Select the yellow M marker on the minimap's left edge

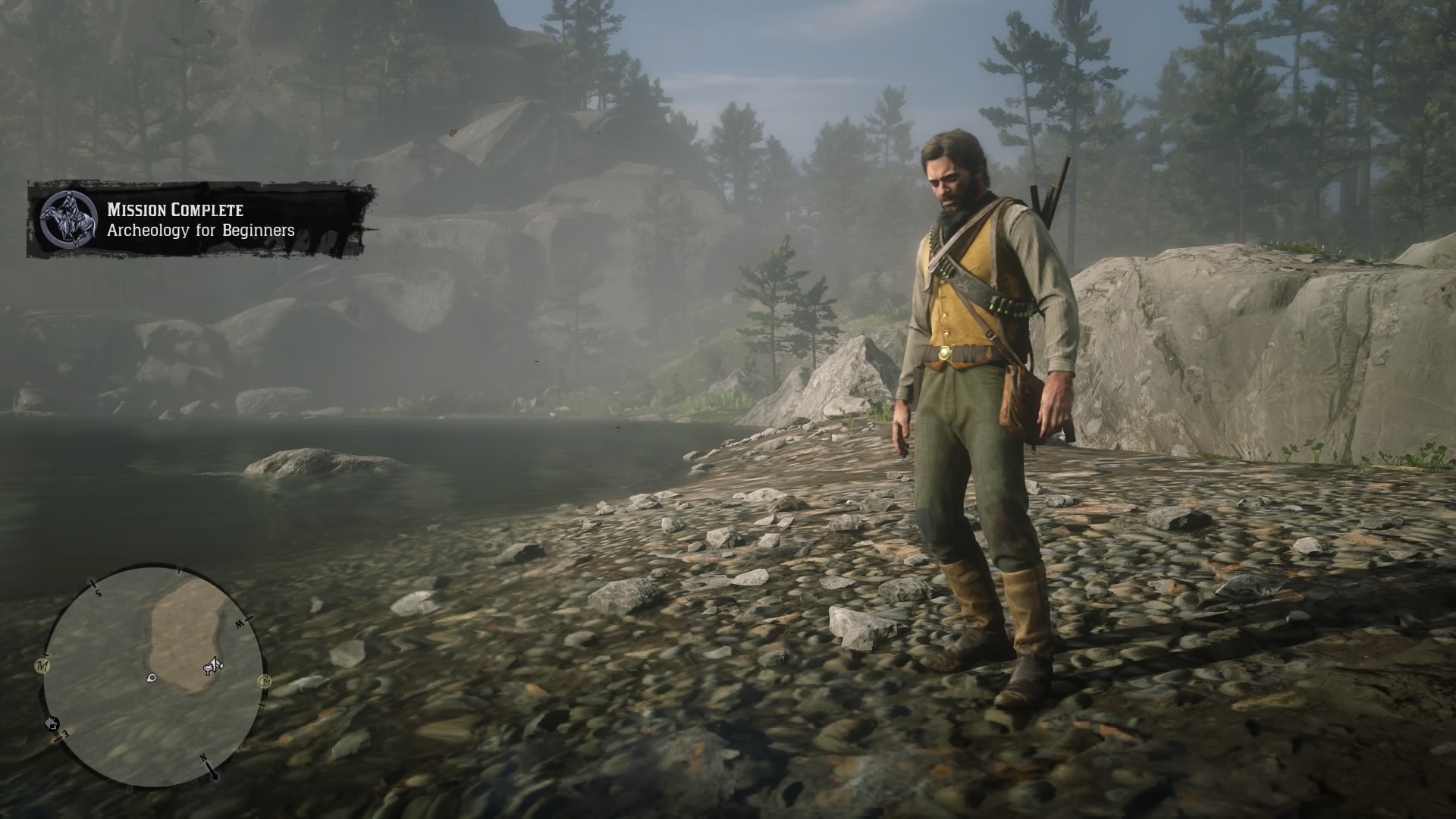[x=42, y=665]
